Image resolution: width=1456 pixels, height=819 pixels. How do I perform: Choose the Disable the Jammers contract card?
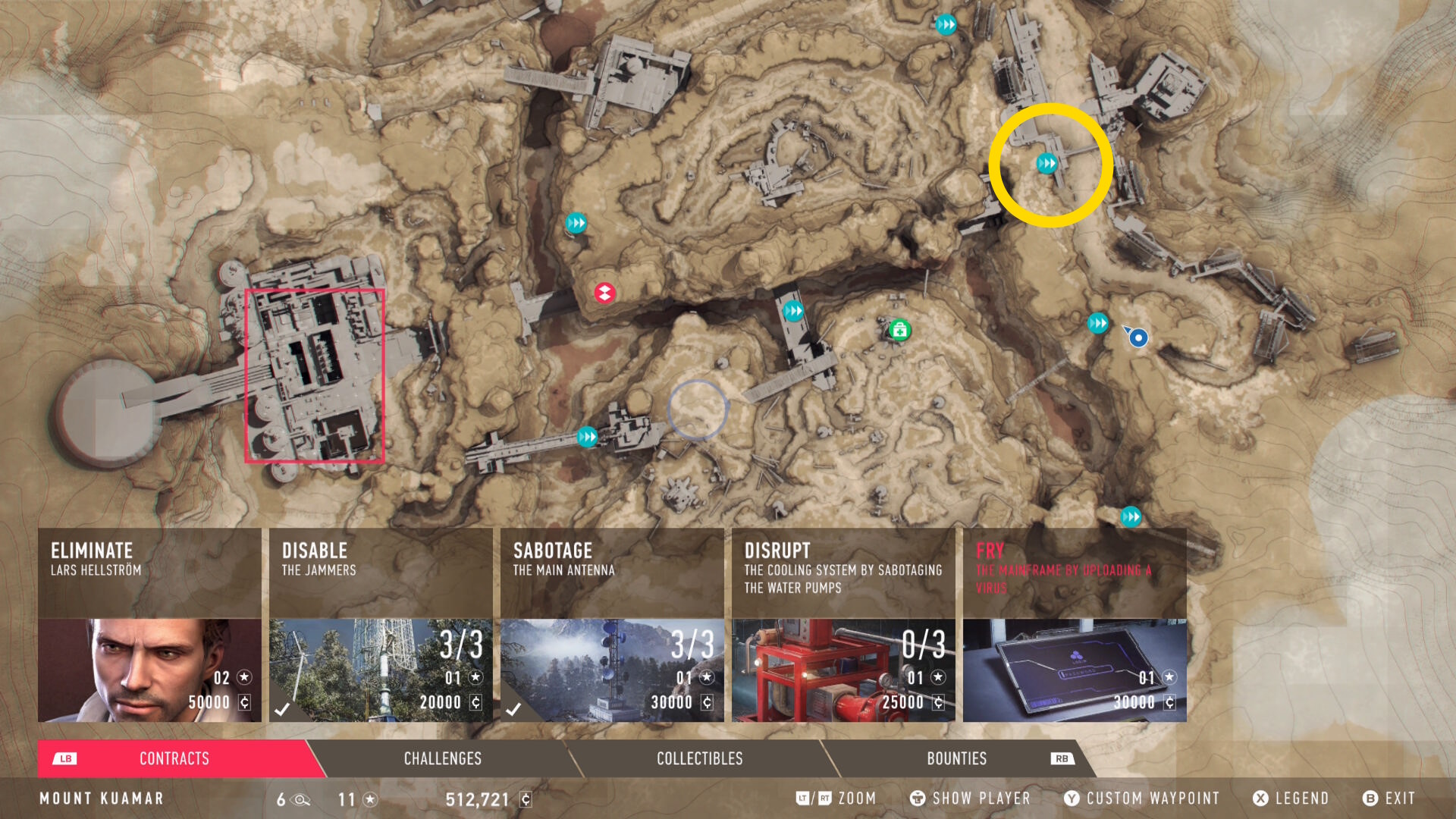(x=381, y=625)
